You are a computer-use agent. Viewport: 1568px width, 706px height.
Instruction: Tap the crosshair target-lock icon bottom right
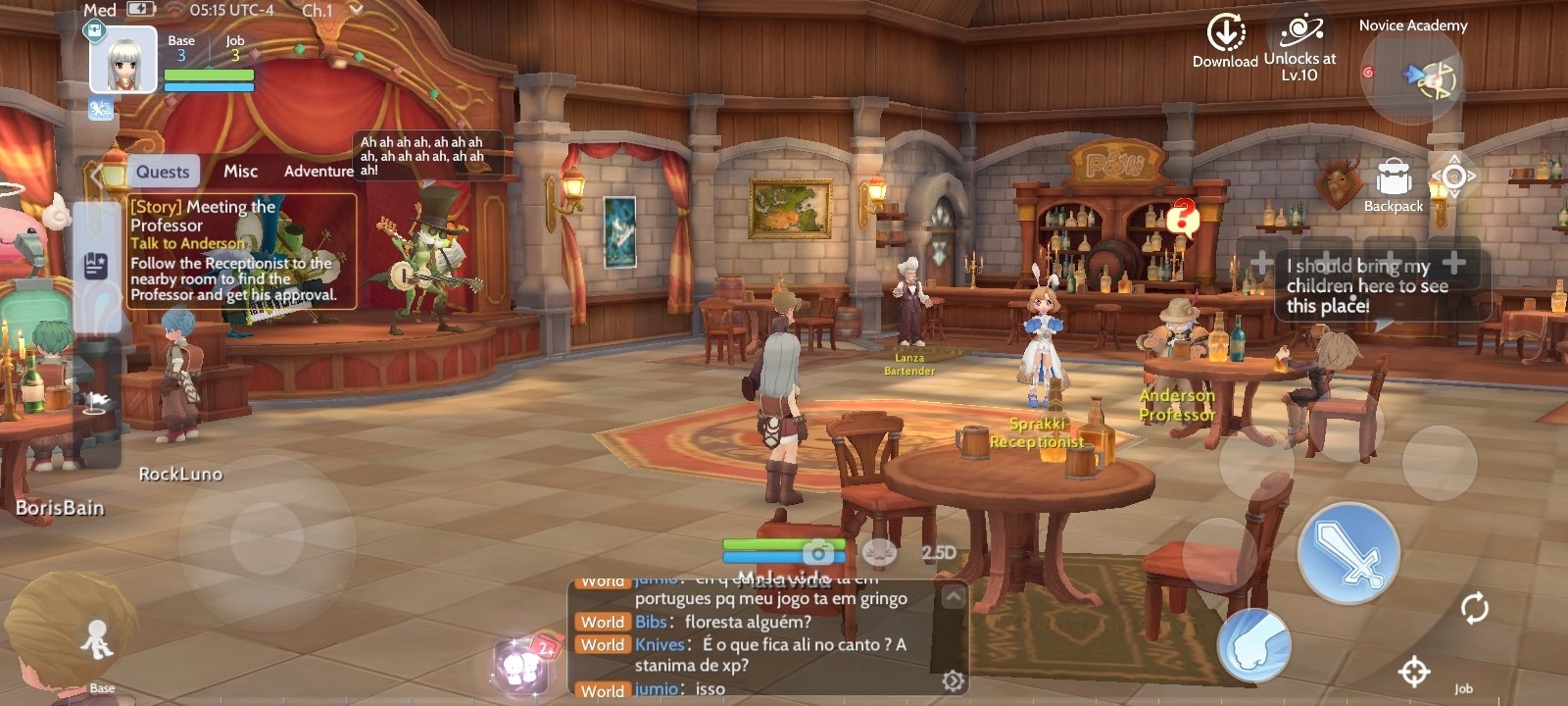point(1415,673)
